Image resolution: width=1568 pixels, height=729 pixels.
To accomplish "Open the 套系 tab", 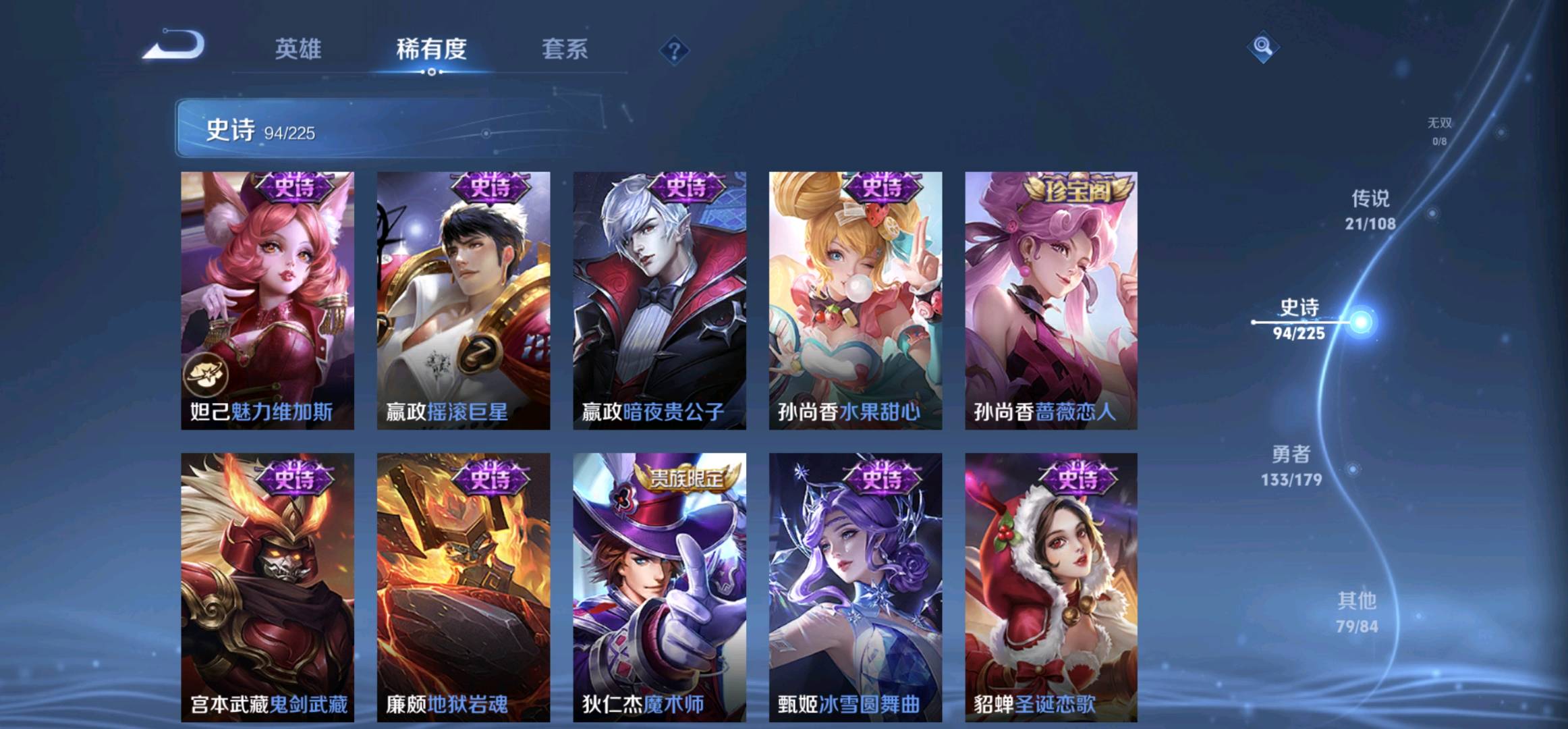I will [565, 49].
